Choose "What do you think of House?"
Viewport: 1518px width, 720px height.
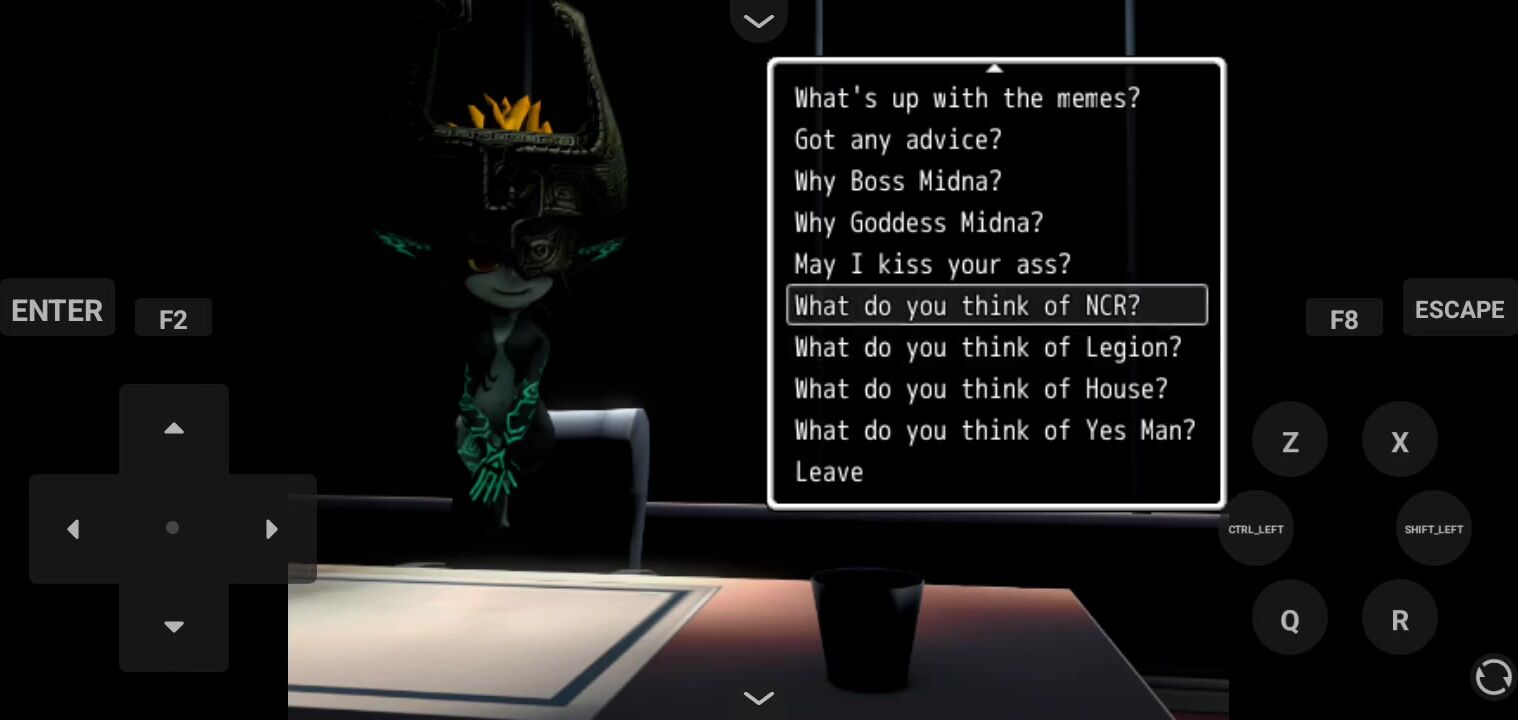[x=980, y=389]
